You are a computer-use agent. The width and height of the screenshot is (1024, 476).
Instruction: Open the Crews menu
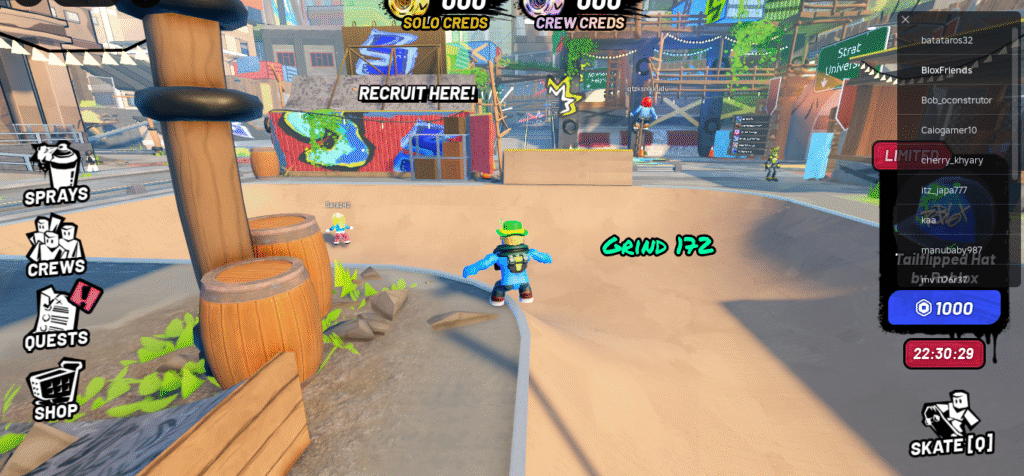pyautogui.click(x=56, y=245)
